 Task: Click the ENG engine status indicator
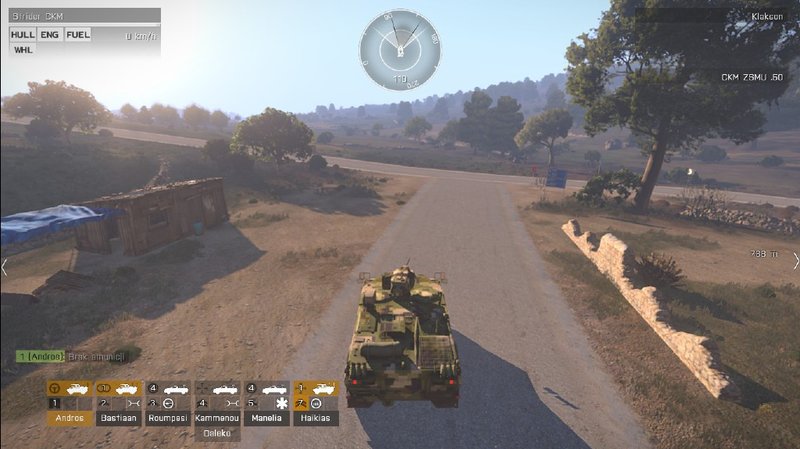coord(50,34)
